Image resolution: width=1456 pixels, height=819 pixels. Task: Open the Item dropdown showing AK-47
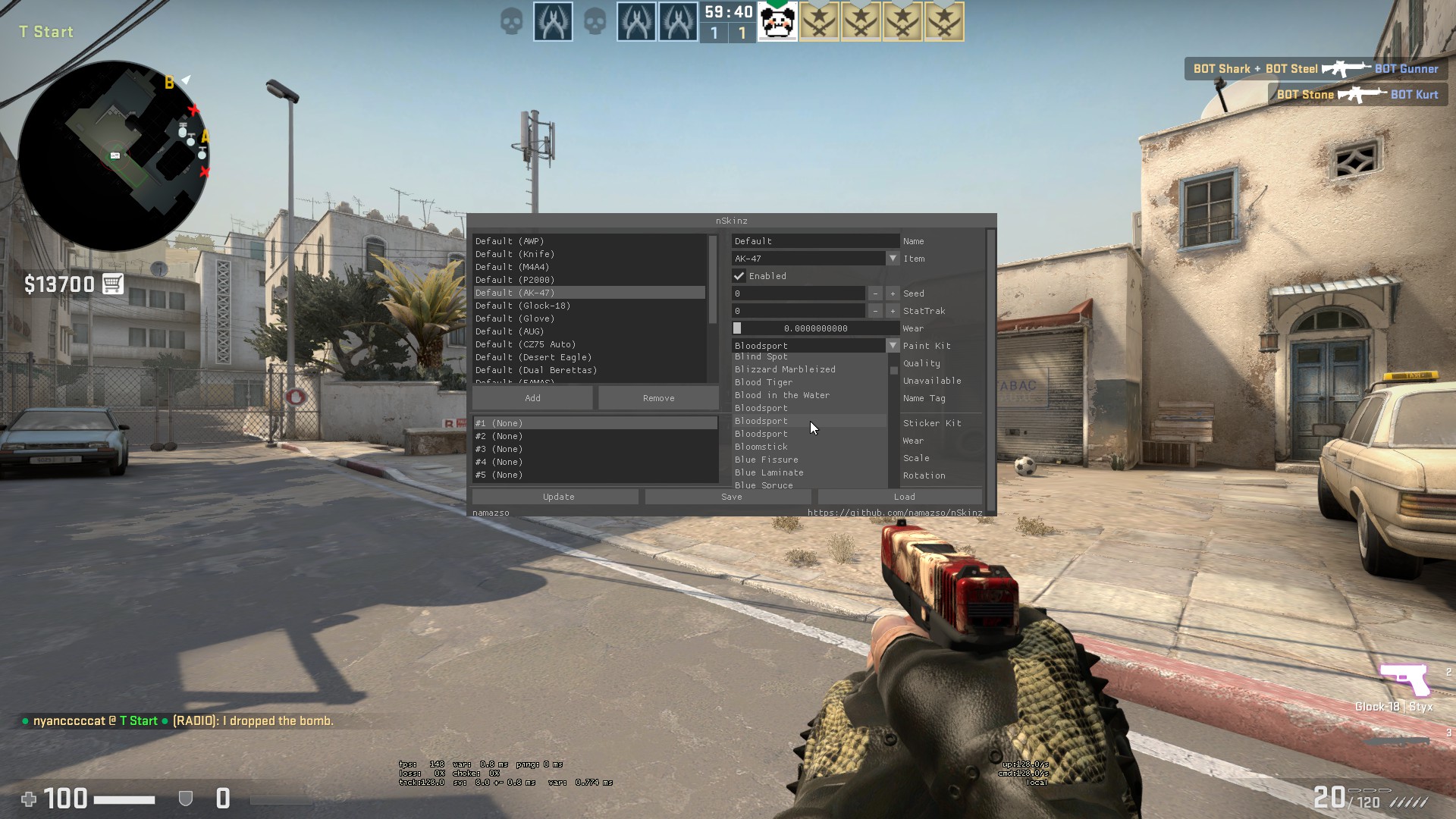click(x=893, y=258)
